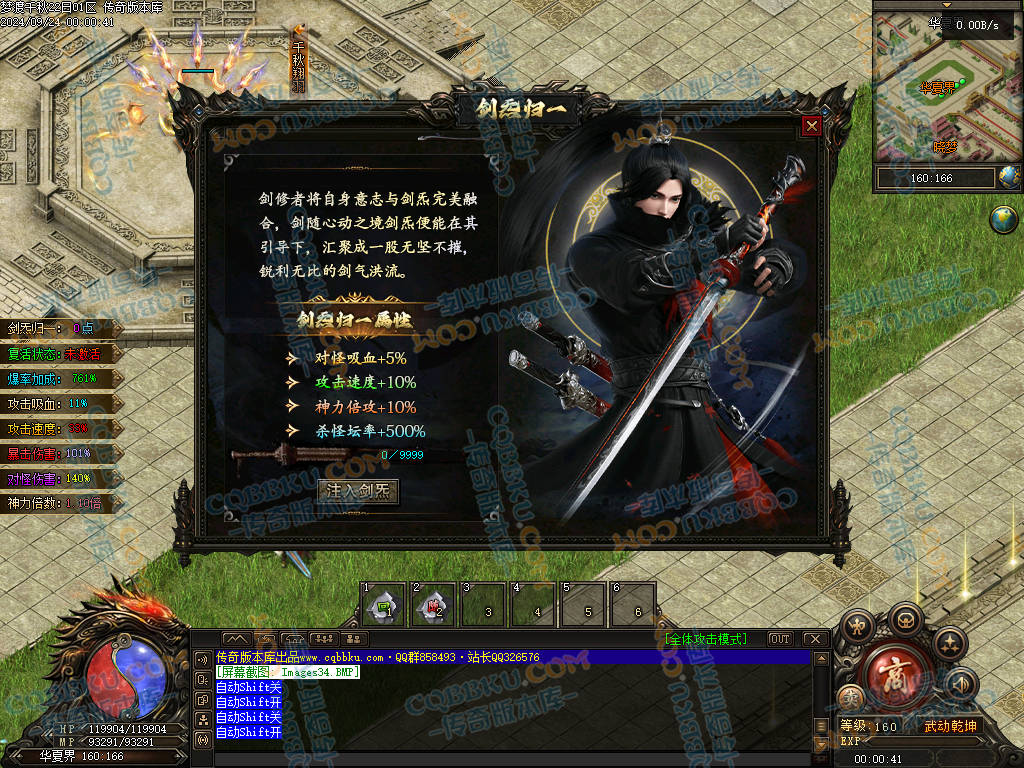Open the minimap of 华夏界

tap(934, 88)
